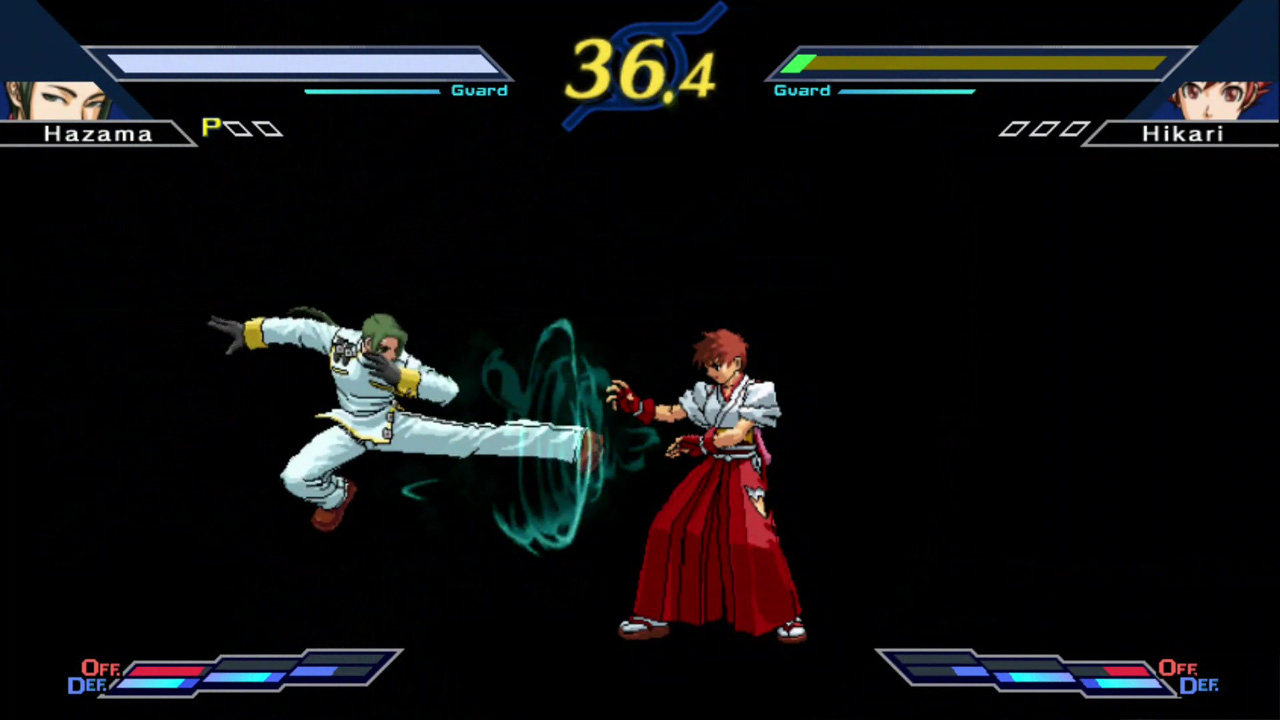Click Hikari's leftmost empty stock diamond
This screenshot has height=720, width=1280.
click(1012, 129)
